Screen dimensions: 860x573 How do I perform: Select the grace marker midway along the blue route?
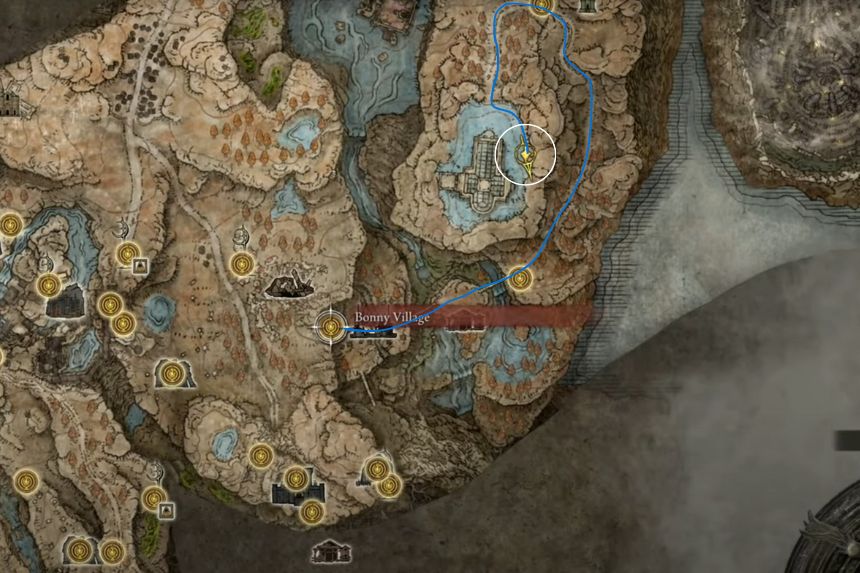point(520,278)
